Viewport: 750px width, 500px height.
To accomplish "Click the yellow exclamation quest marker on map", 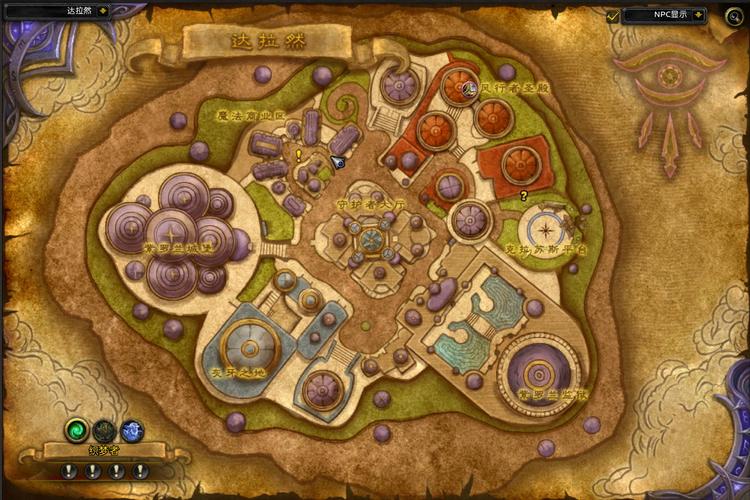I will tap(298, 155).
